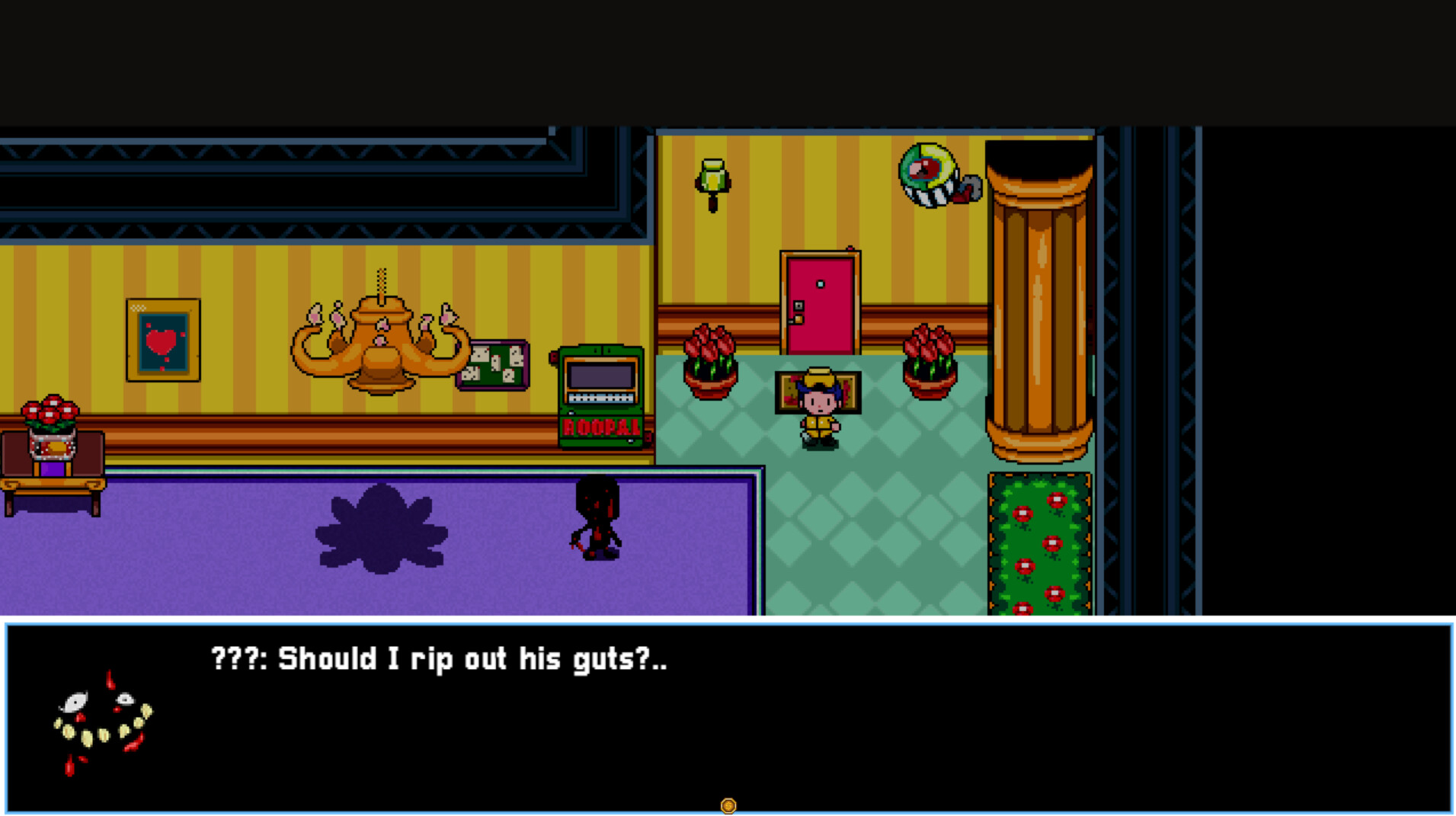The height and width of the screenshot is (816, 1456).
Task: Toggle the left doorknob panel on the pink door
Action: coord(798,306)
